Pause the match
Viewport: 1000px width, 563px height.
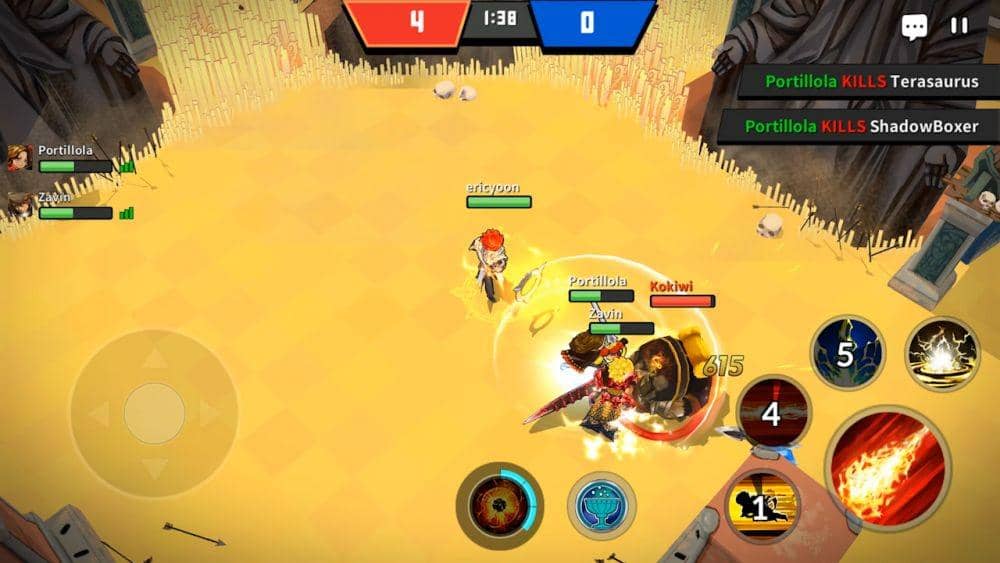point(959,26)
